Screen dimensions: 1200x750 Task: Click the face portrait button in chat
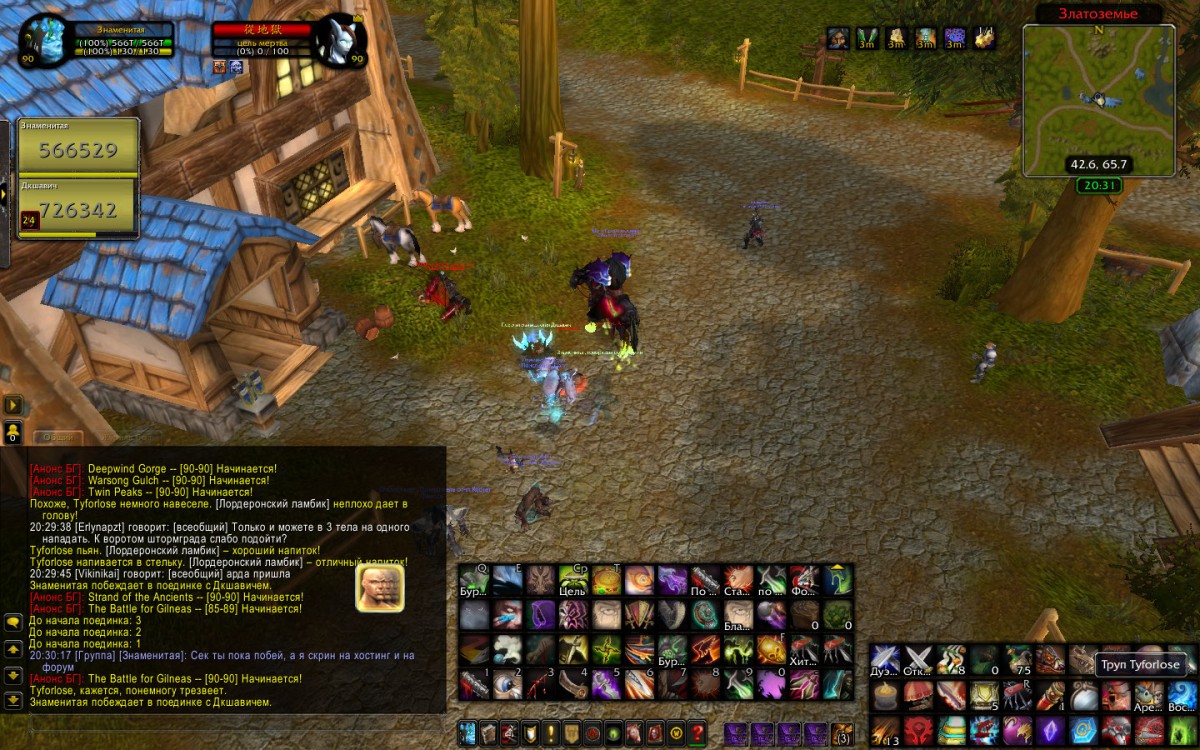point(380,589)
